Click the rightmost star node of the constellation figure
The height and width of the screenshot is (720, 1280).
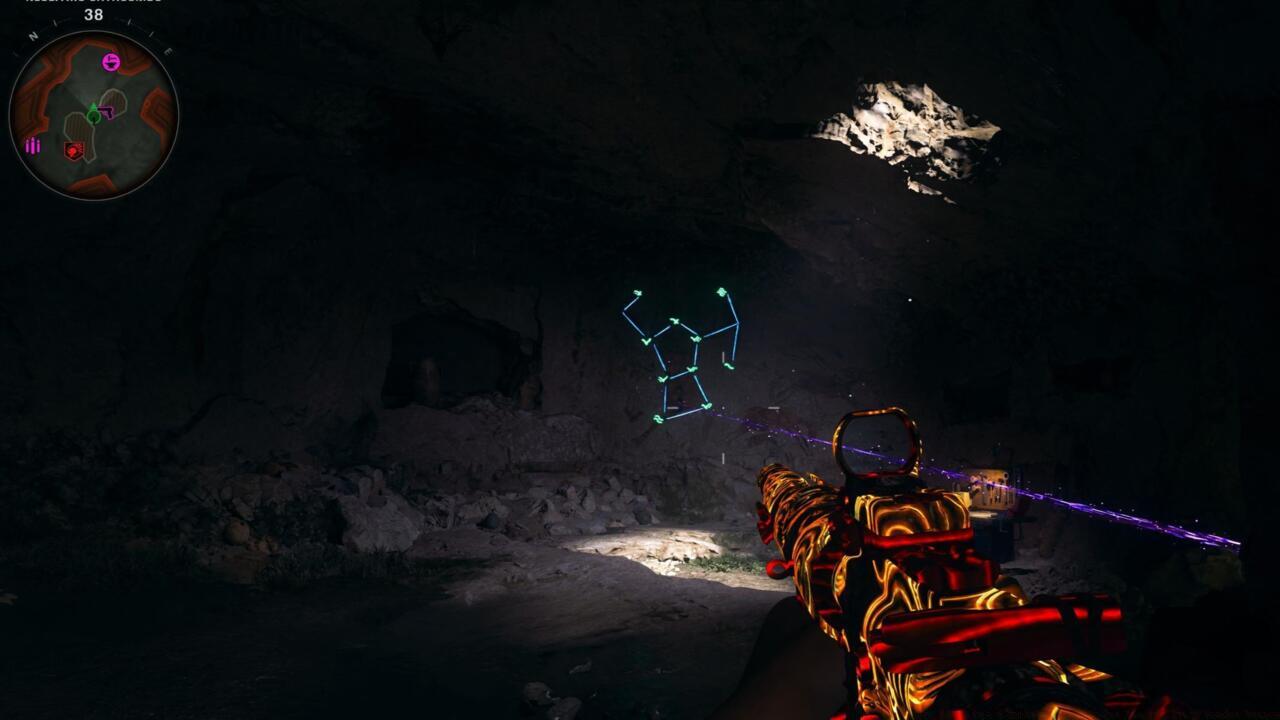pyautogui.click(x=728, y=364)
